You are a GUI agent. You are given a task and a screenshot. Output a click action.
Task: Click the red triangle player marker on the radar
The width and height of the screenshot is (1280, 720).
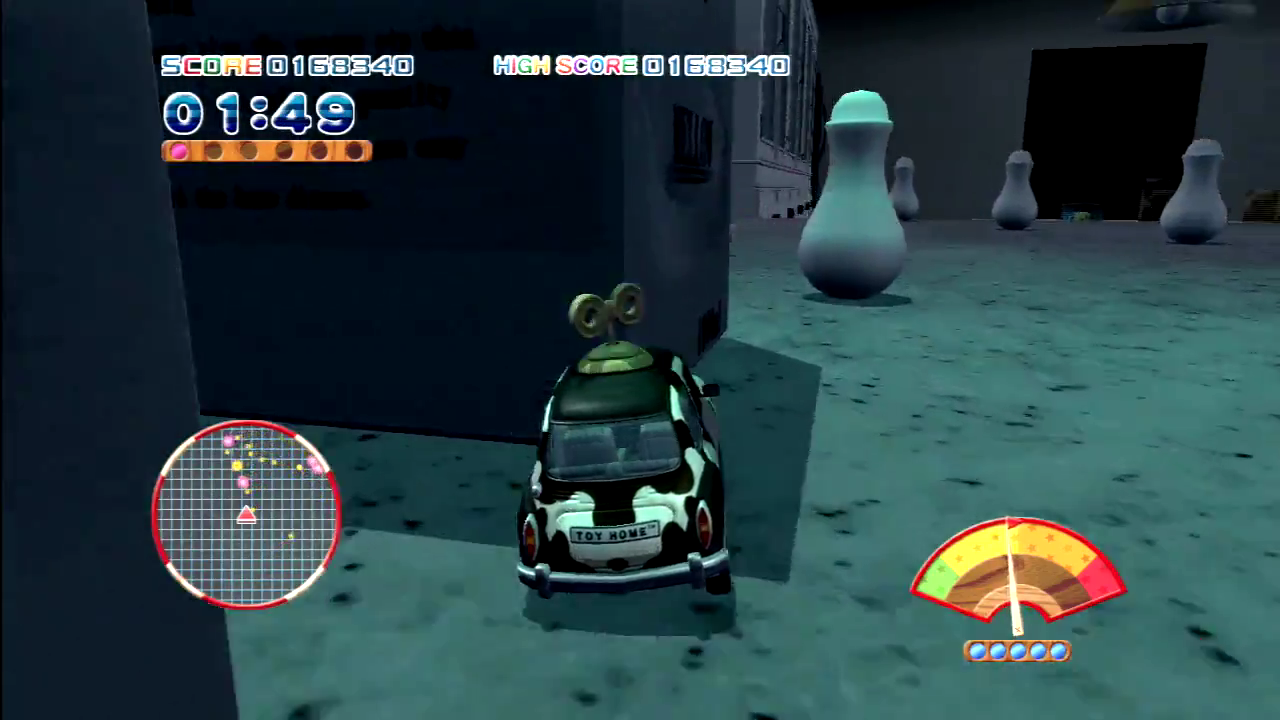[x=247, y=514]
